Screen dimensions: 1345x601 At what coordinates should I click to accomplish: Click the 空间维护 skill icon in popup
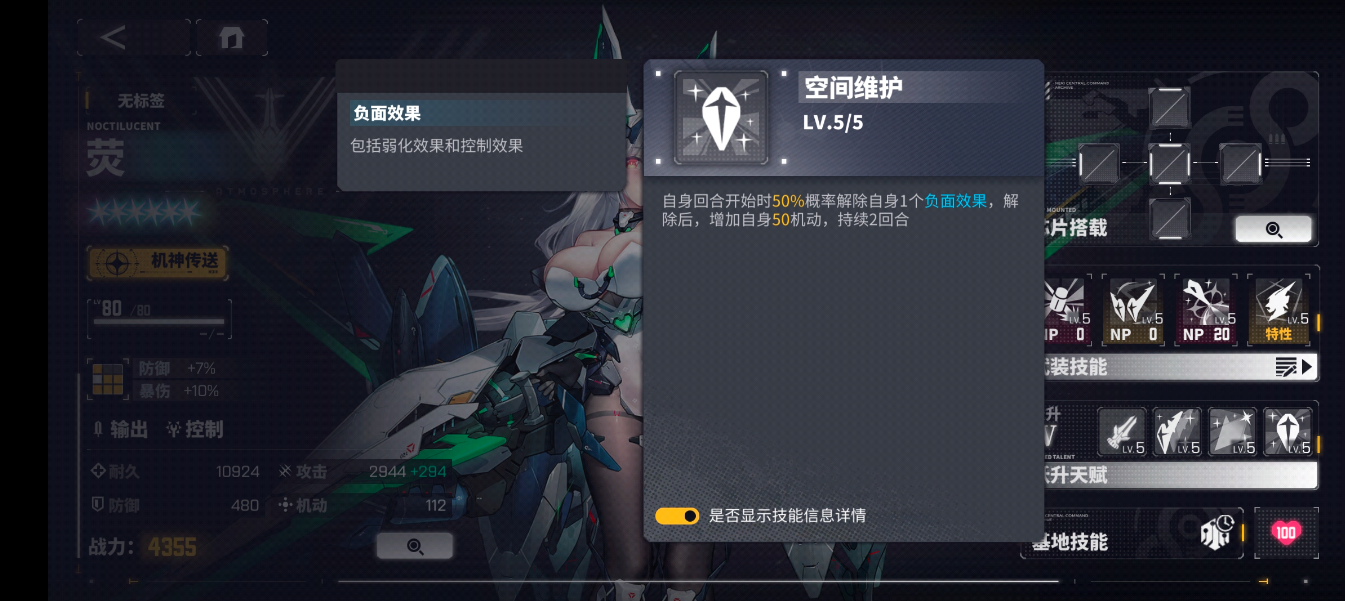tap(721, 118)
